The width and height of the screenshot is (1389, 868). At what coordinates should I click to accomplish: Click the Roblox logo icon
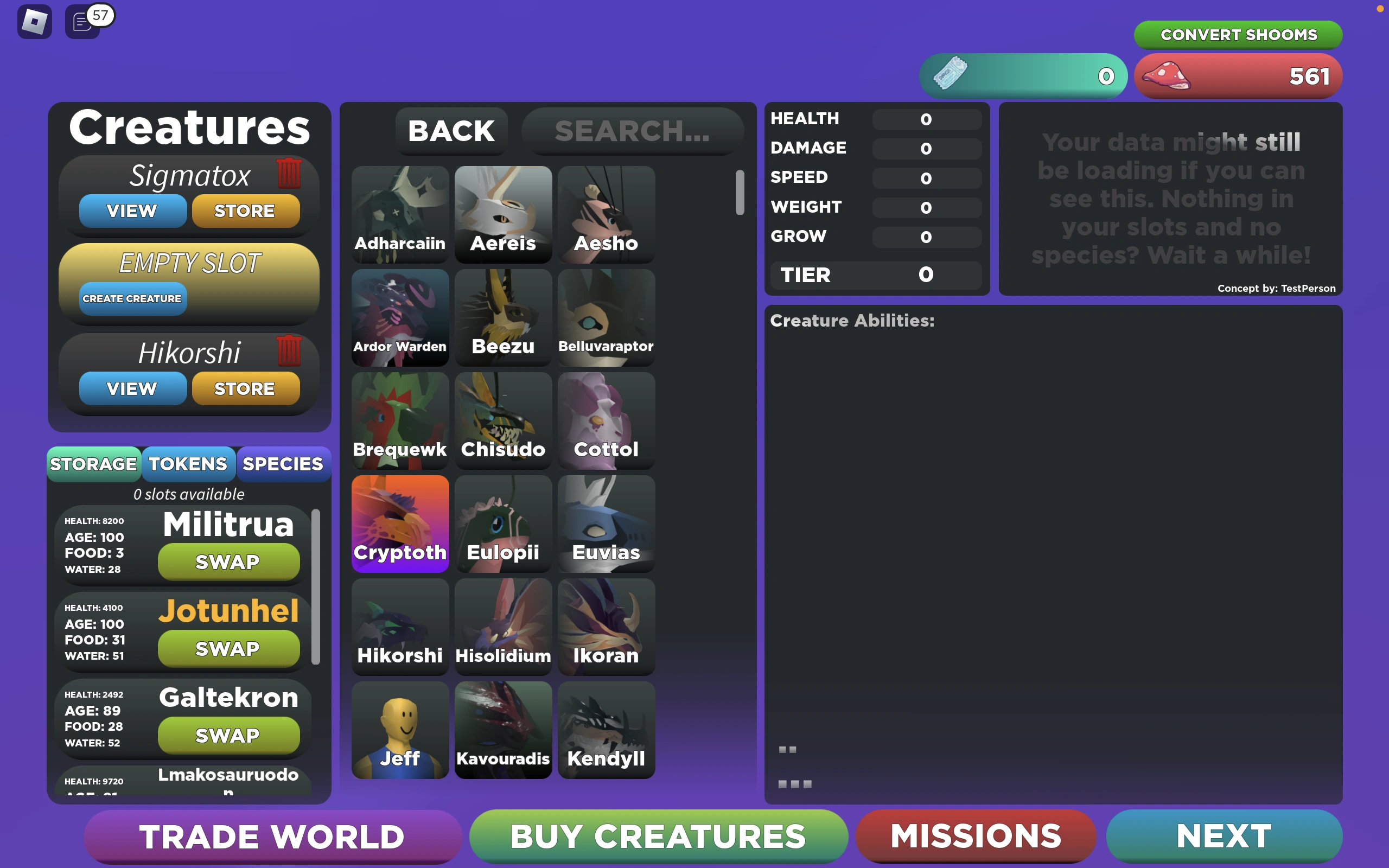pos(34,21)
